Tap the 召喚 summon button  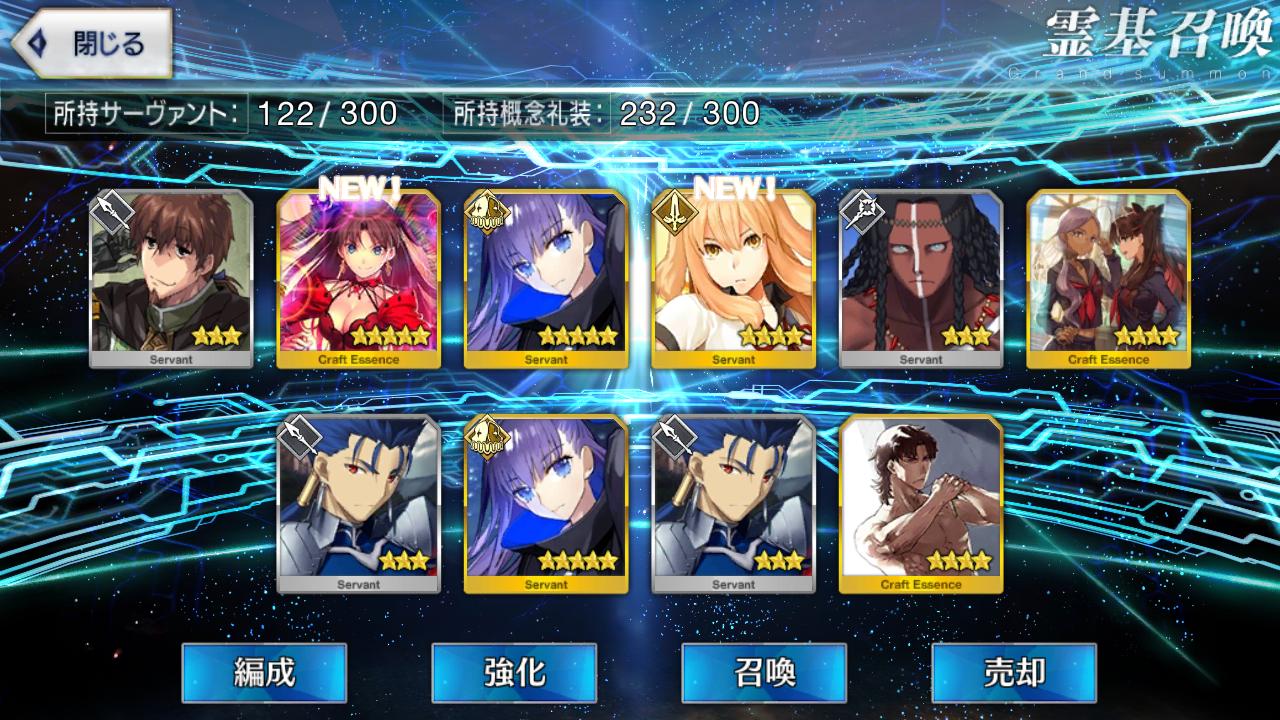coord(764,672)
